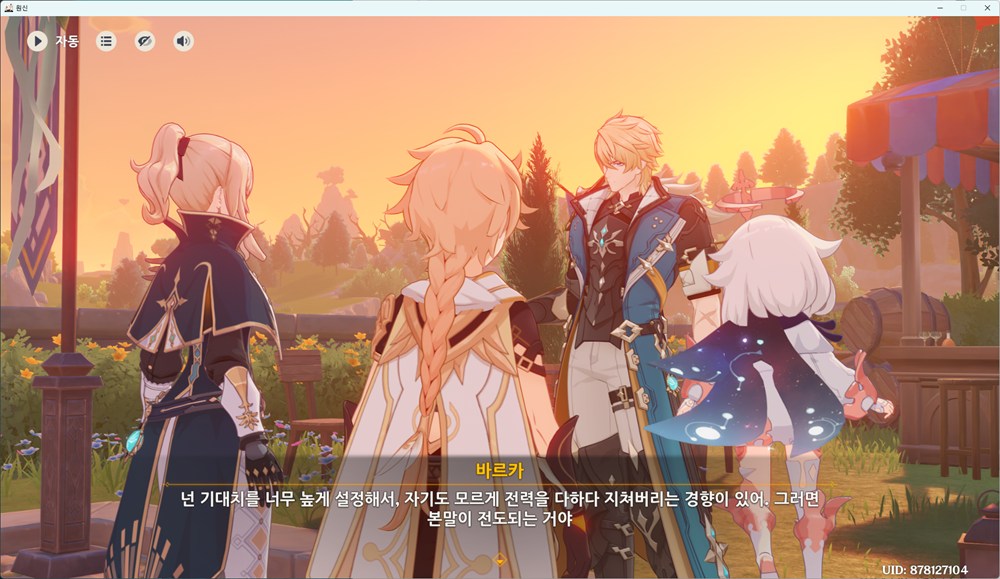Close the game window
Image resolution: width=1000 pixels, height=579 pixels.
pyautogui.click(x=986, y=7)
